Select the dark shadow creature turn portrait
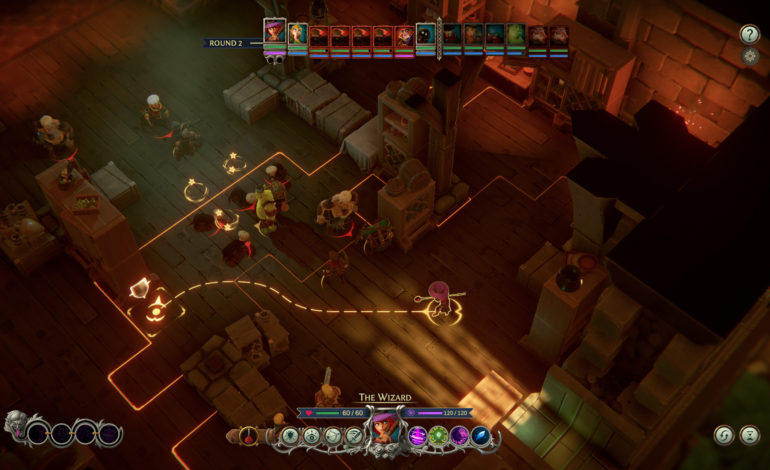The image size is (770, 470). (425, 36)
